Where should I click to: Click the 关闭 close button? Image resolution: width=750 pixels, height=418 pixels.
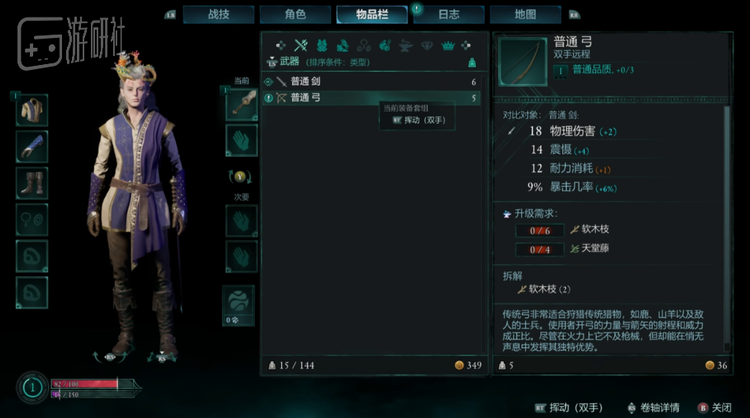point(712,407)
